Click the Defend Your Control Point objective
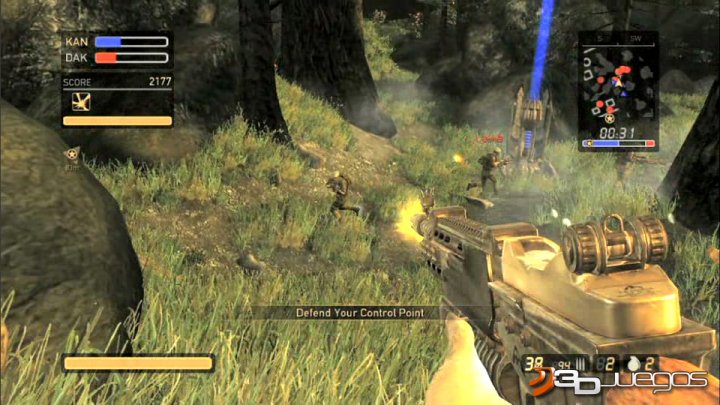This screenshot has height=405, width=720. (360, 313)
